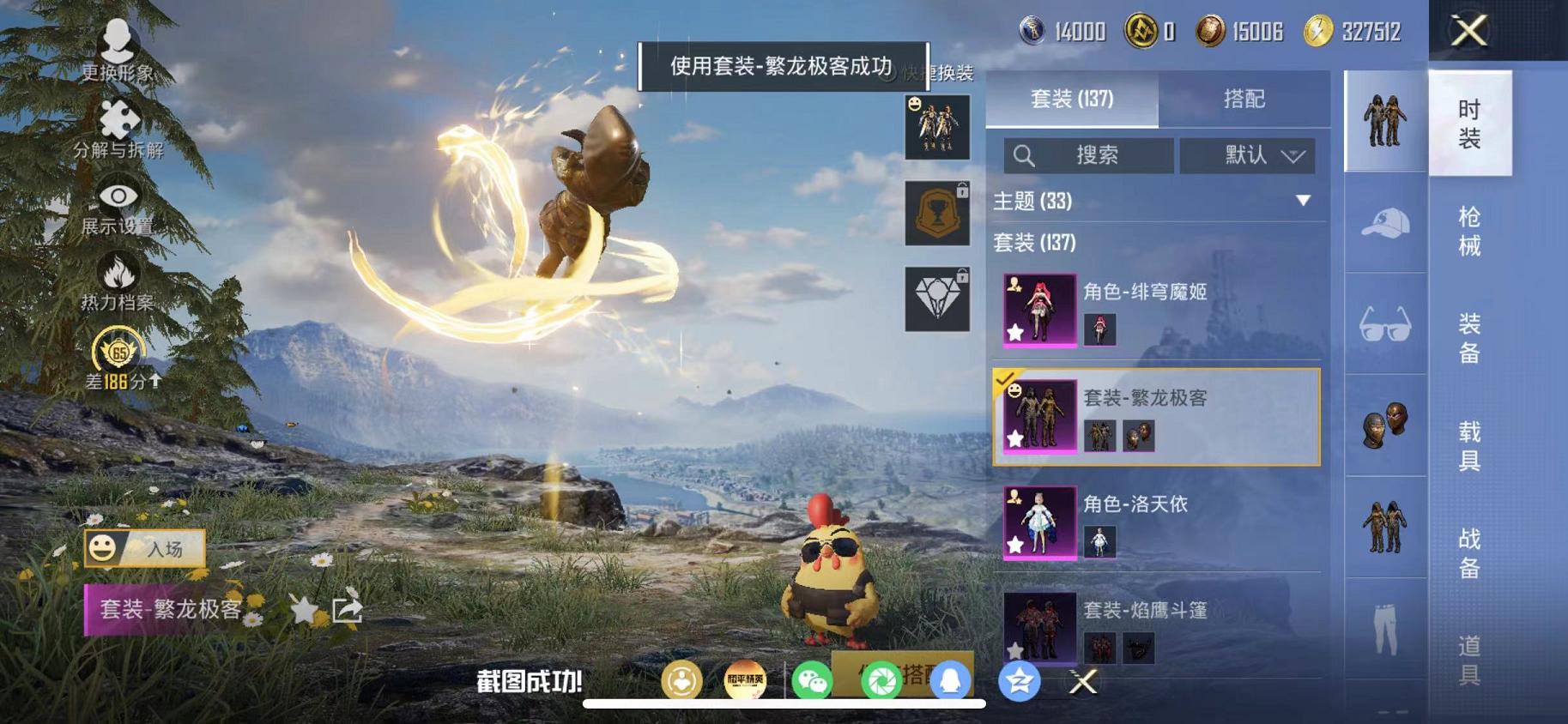Select the hat category in the right strip
Viewport: 1568px width, 724px height.
(1384, 223)
